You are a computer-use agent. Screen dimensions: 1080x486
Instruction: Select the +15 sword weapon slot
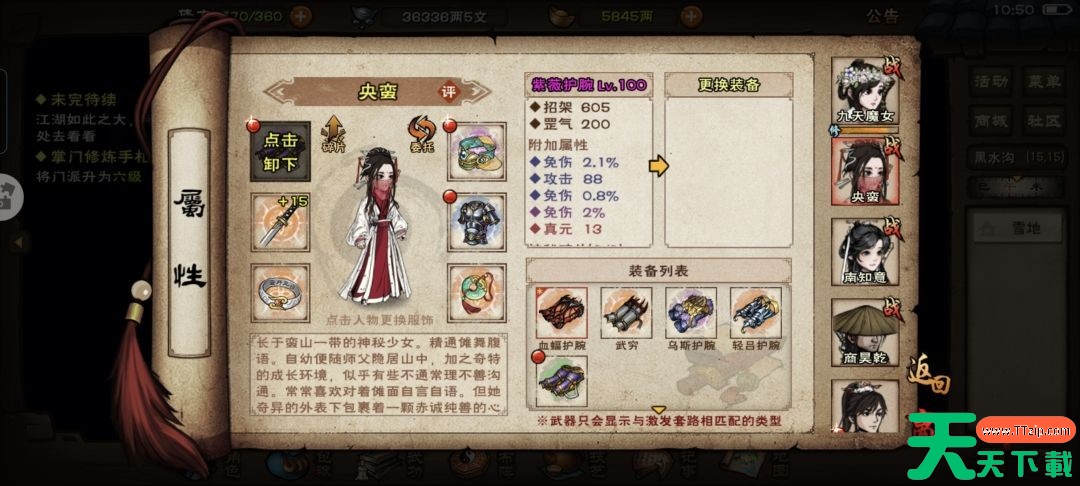tap(279, 223)
